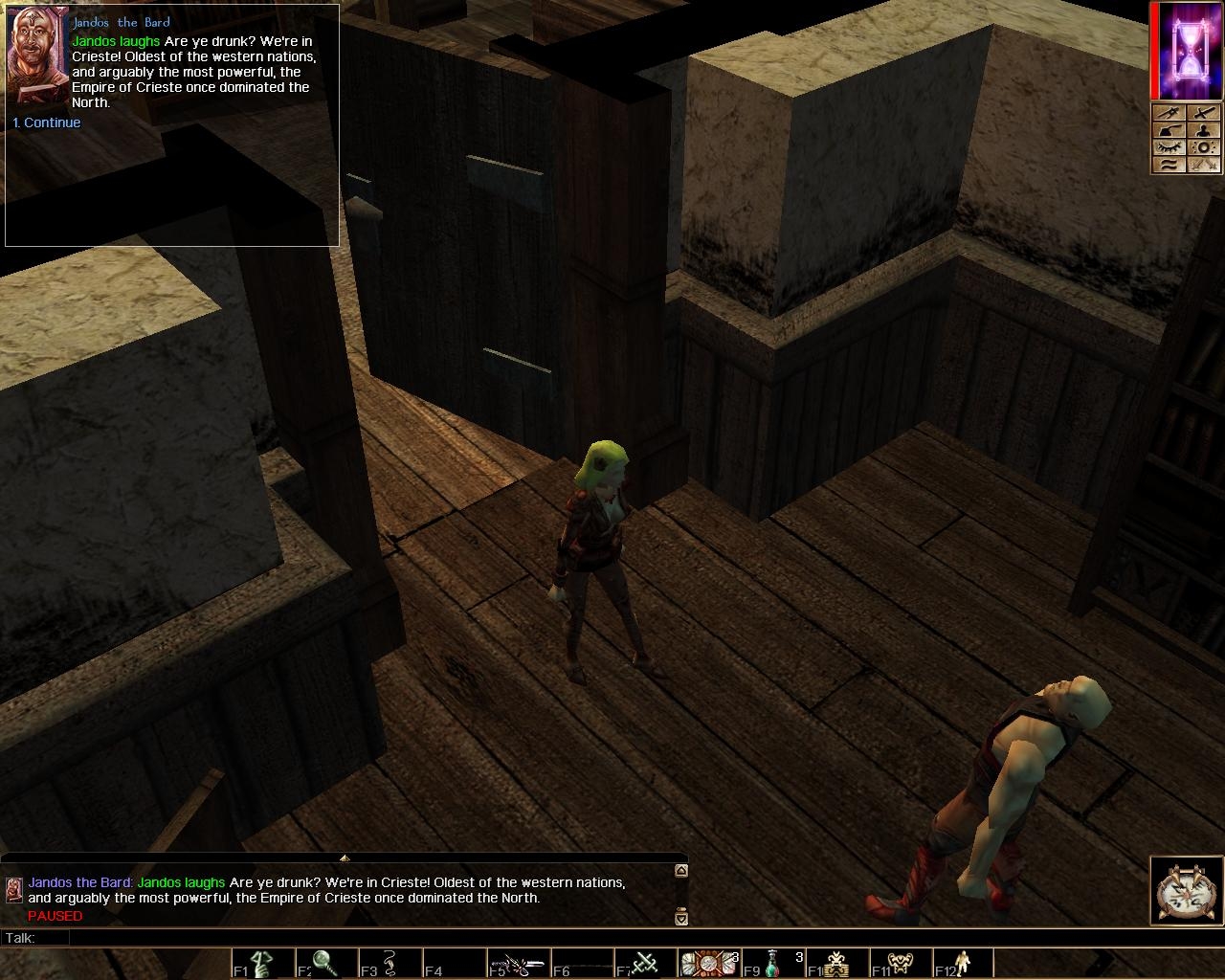Image resolution: width=1225 pixels, height=980 pixels.
Task: Expand the chat log with the arrow handle
Action: tap(345, 857)
